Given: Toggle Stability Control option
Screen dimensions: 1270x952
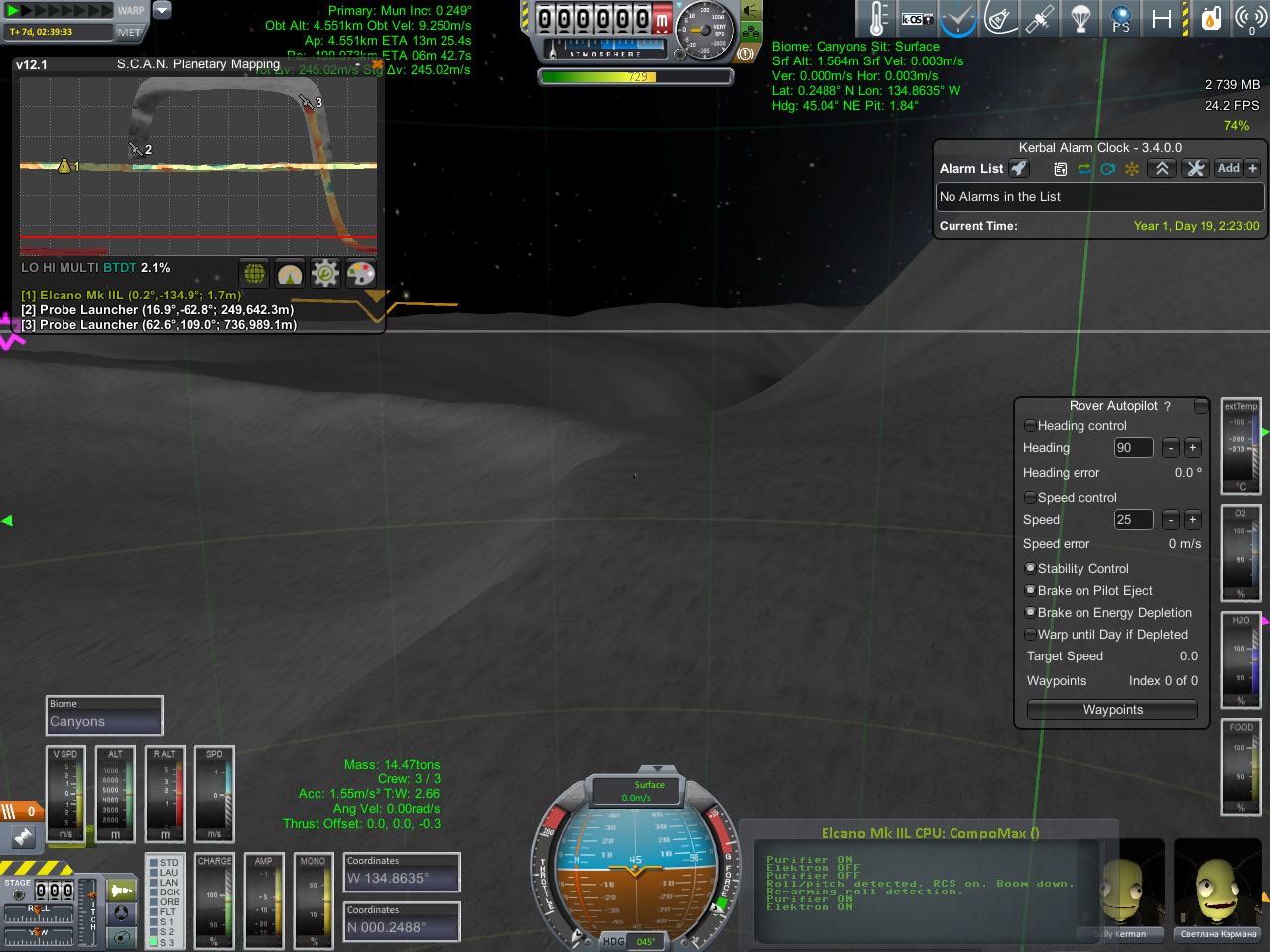Looking at the screenshot, I should 1030,569.
